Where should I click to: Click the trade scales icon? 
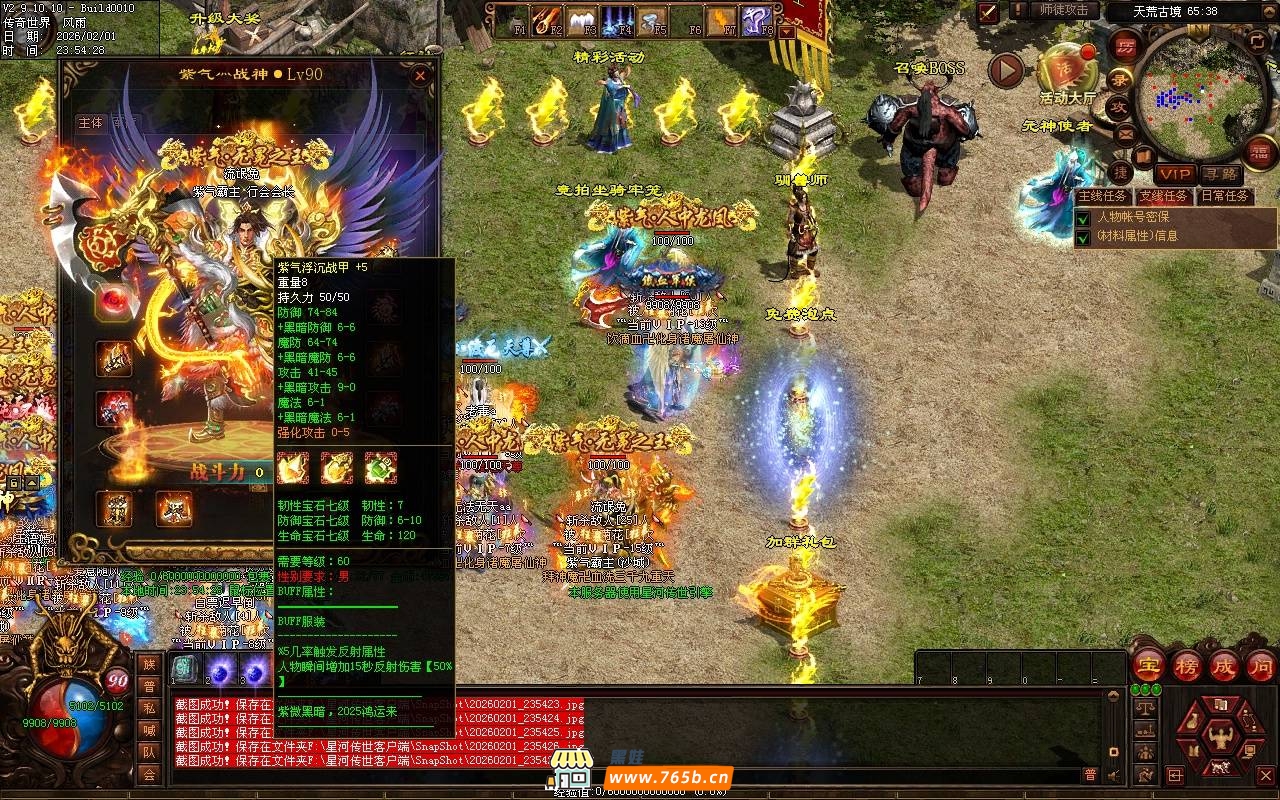tap(1145, 708)
